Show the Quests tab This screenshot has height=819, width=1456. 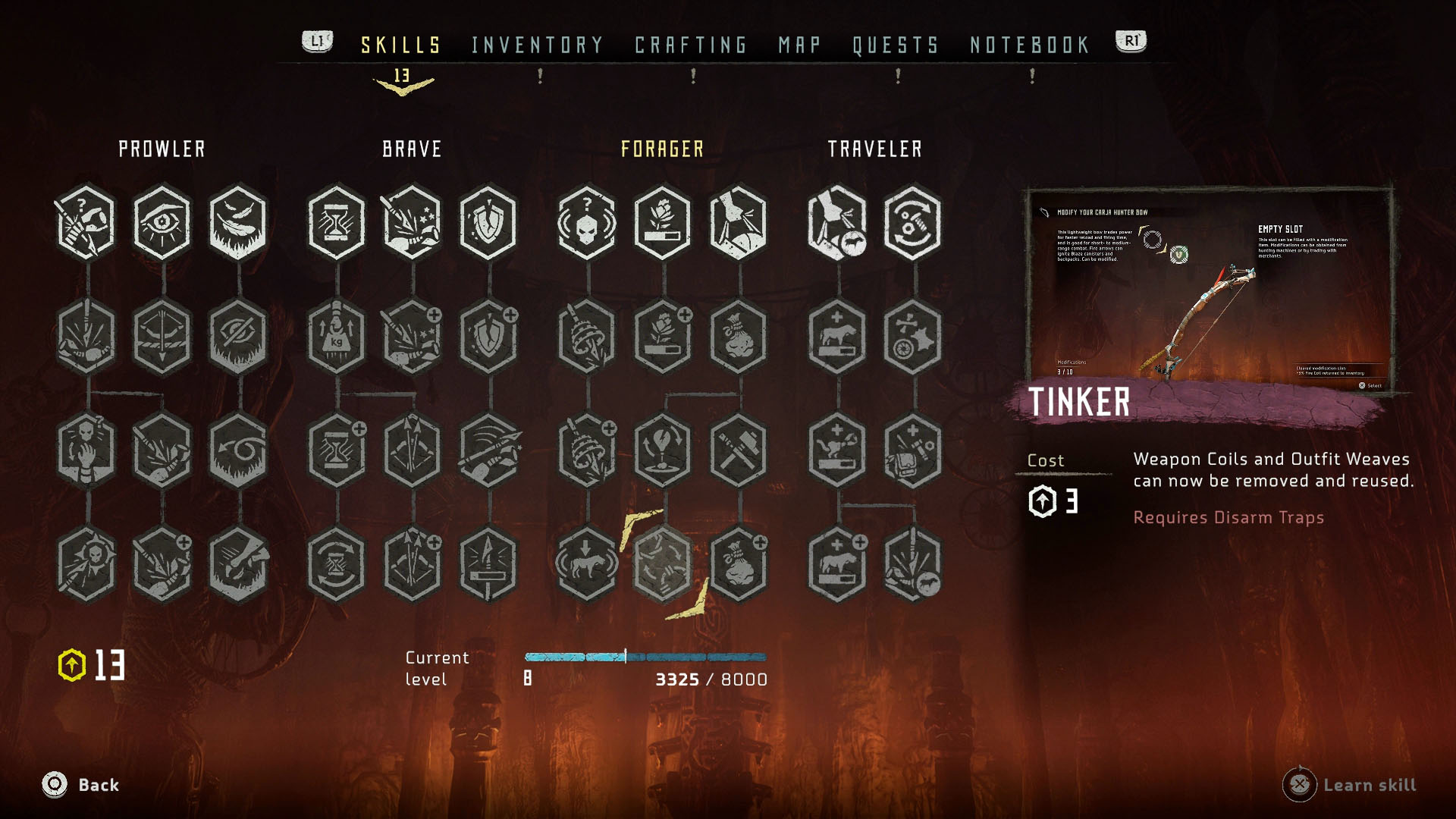click(x=896, y=45)
